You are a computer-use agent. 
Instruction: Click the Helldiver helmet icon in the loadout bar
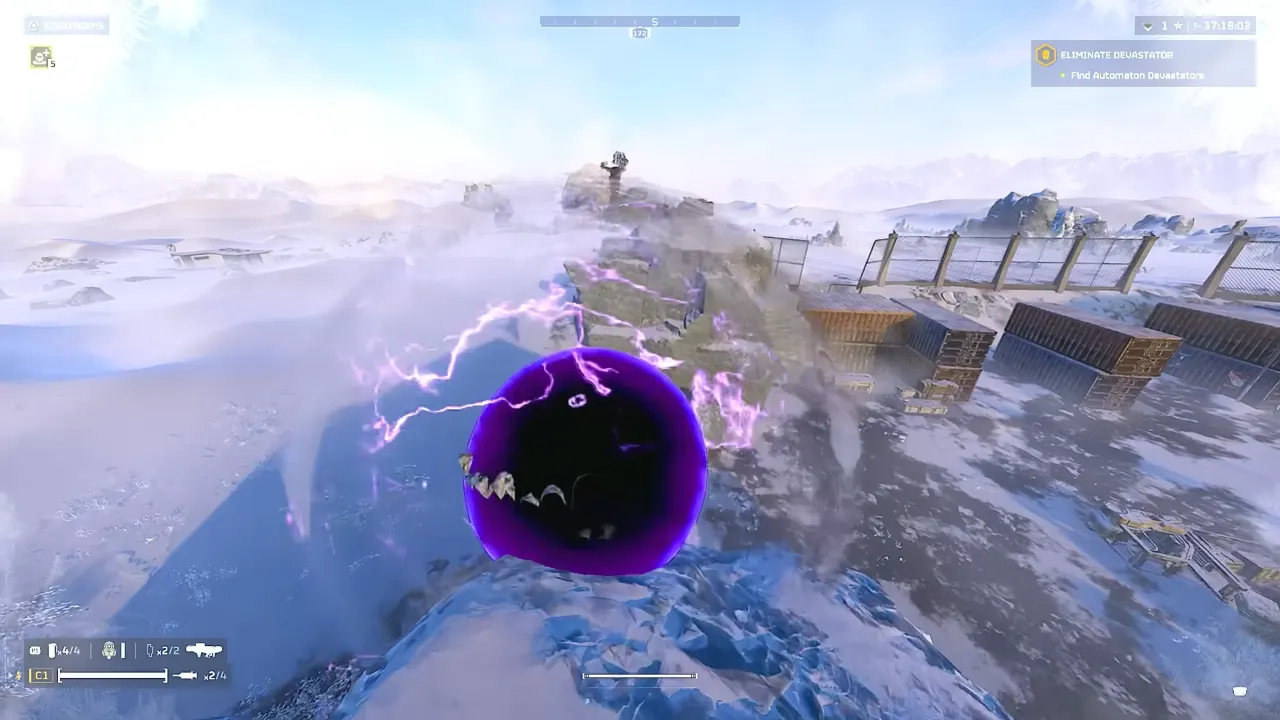[109, 650]
